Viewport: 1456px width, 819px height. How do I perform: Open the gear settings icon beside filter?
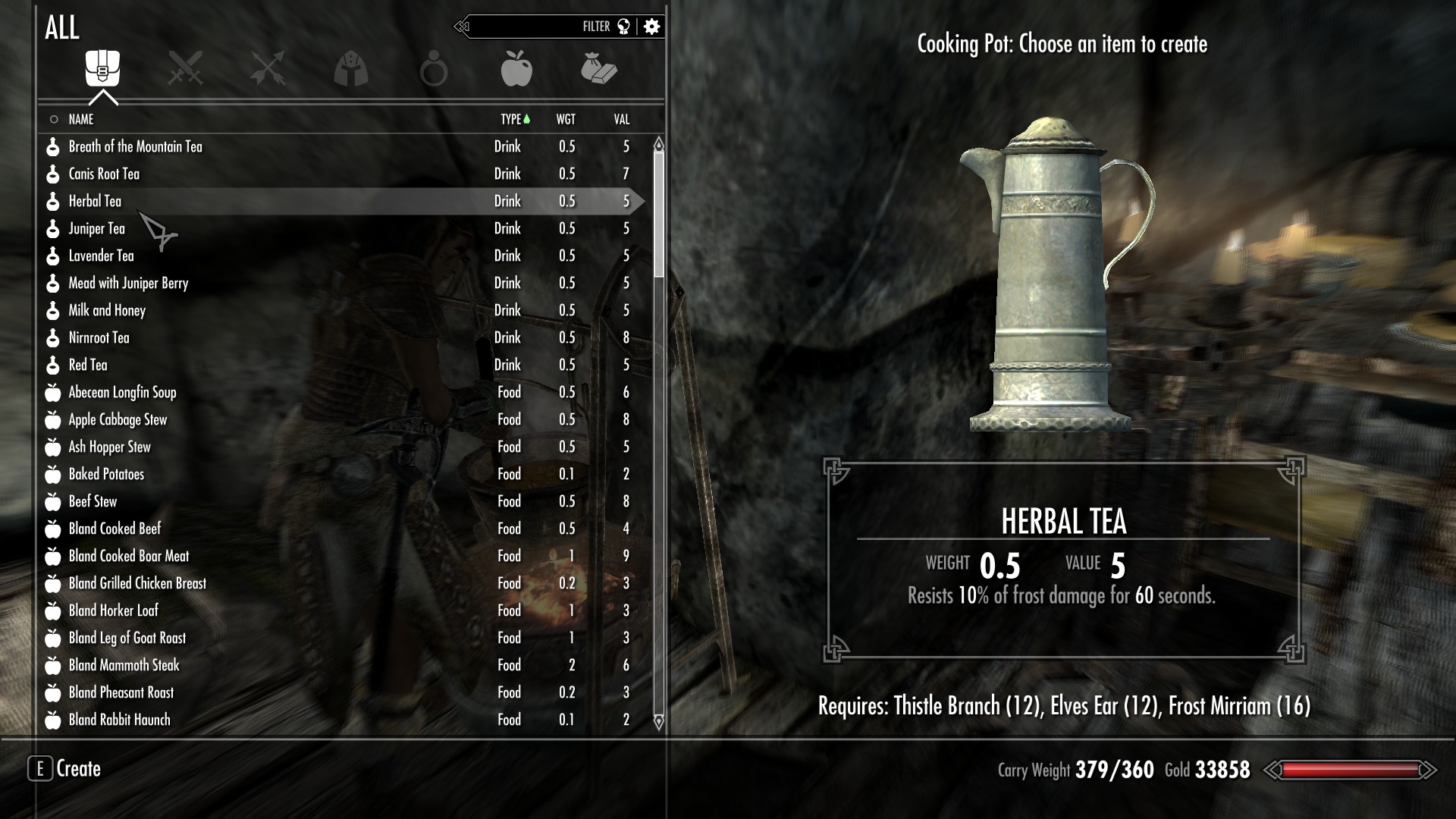(651, 27)
